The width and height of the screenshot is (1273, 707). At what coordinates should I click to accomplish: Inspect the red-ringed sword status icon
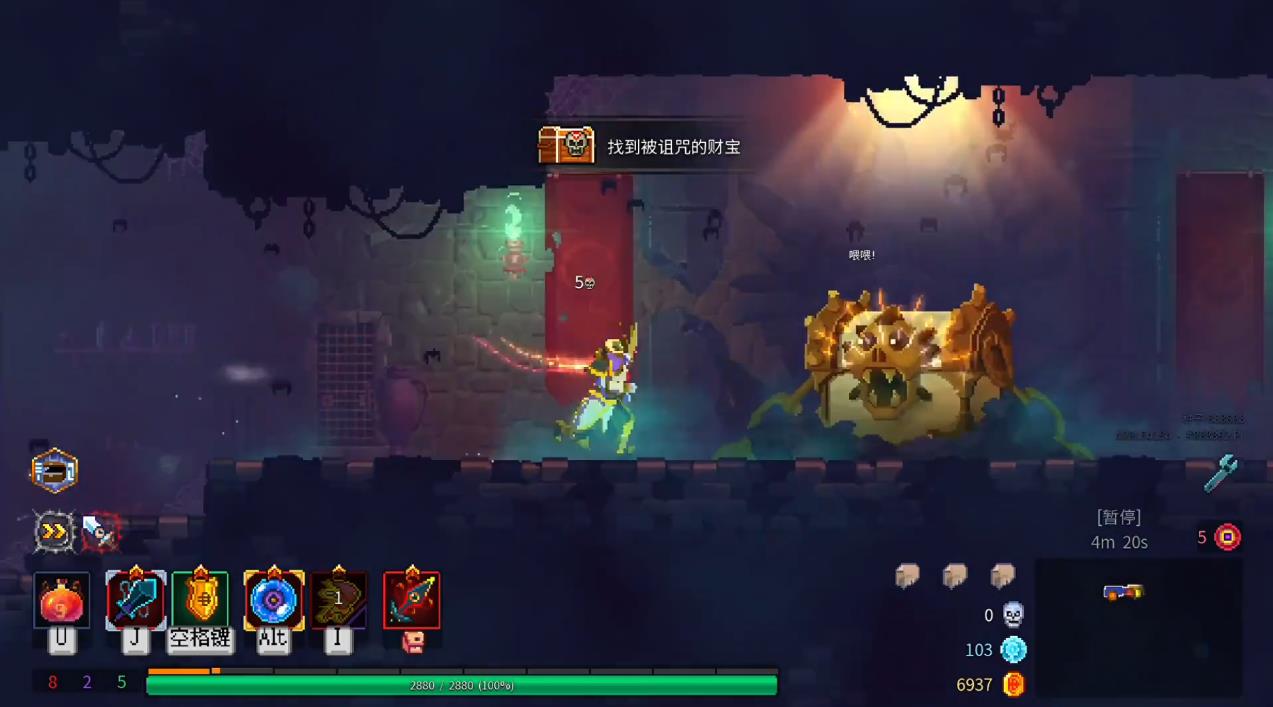pos(100,532)
